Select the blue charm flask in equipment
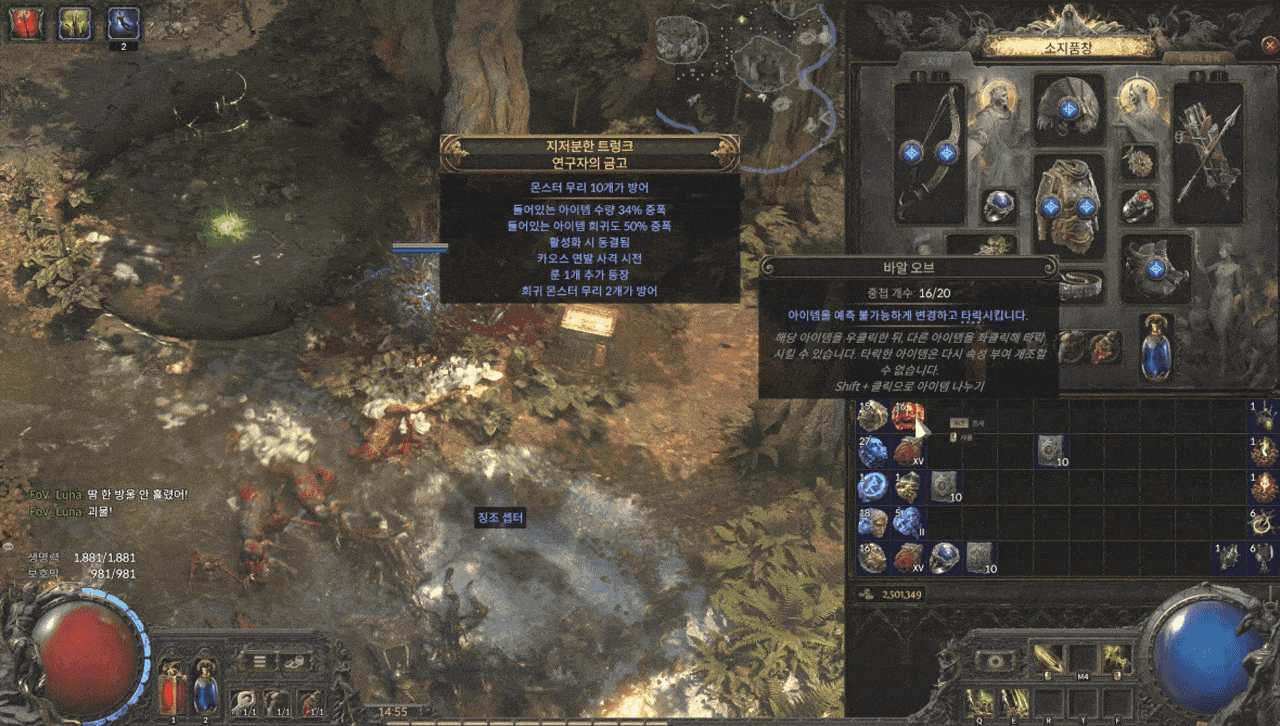This screenshot has height=726, width=1280. click(x=1156, y=346)
